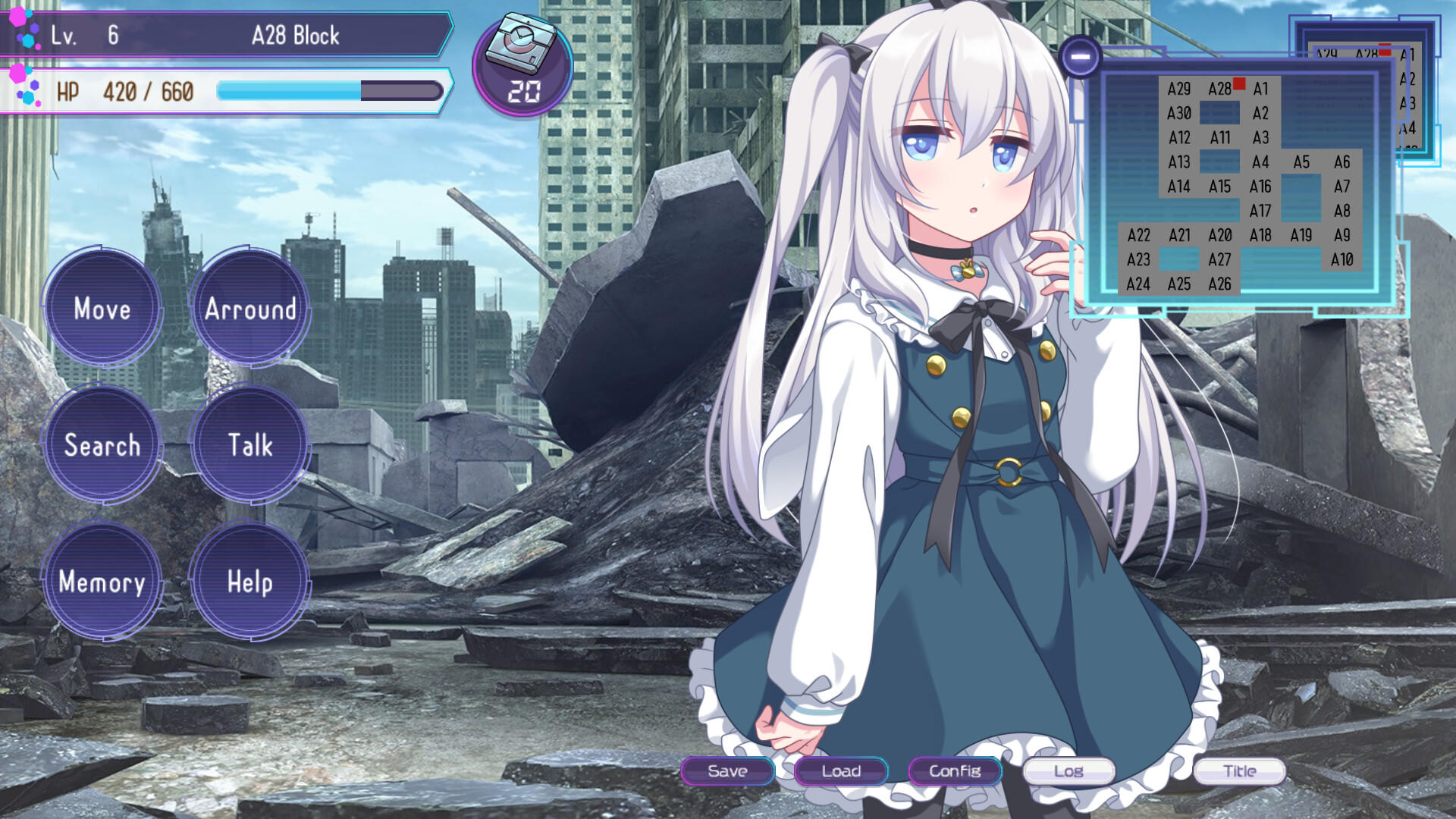Open the Help command

[x=249, y=584]
